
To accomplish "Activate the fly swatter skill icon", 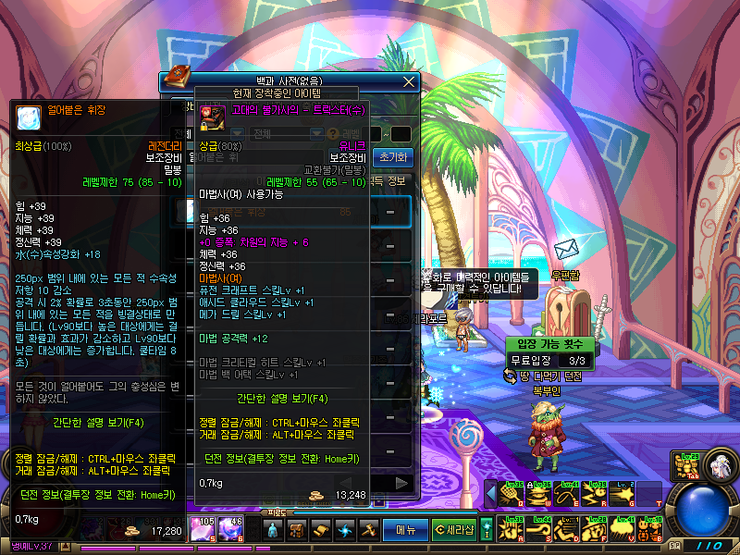I will coord(512,493).
